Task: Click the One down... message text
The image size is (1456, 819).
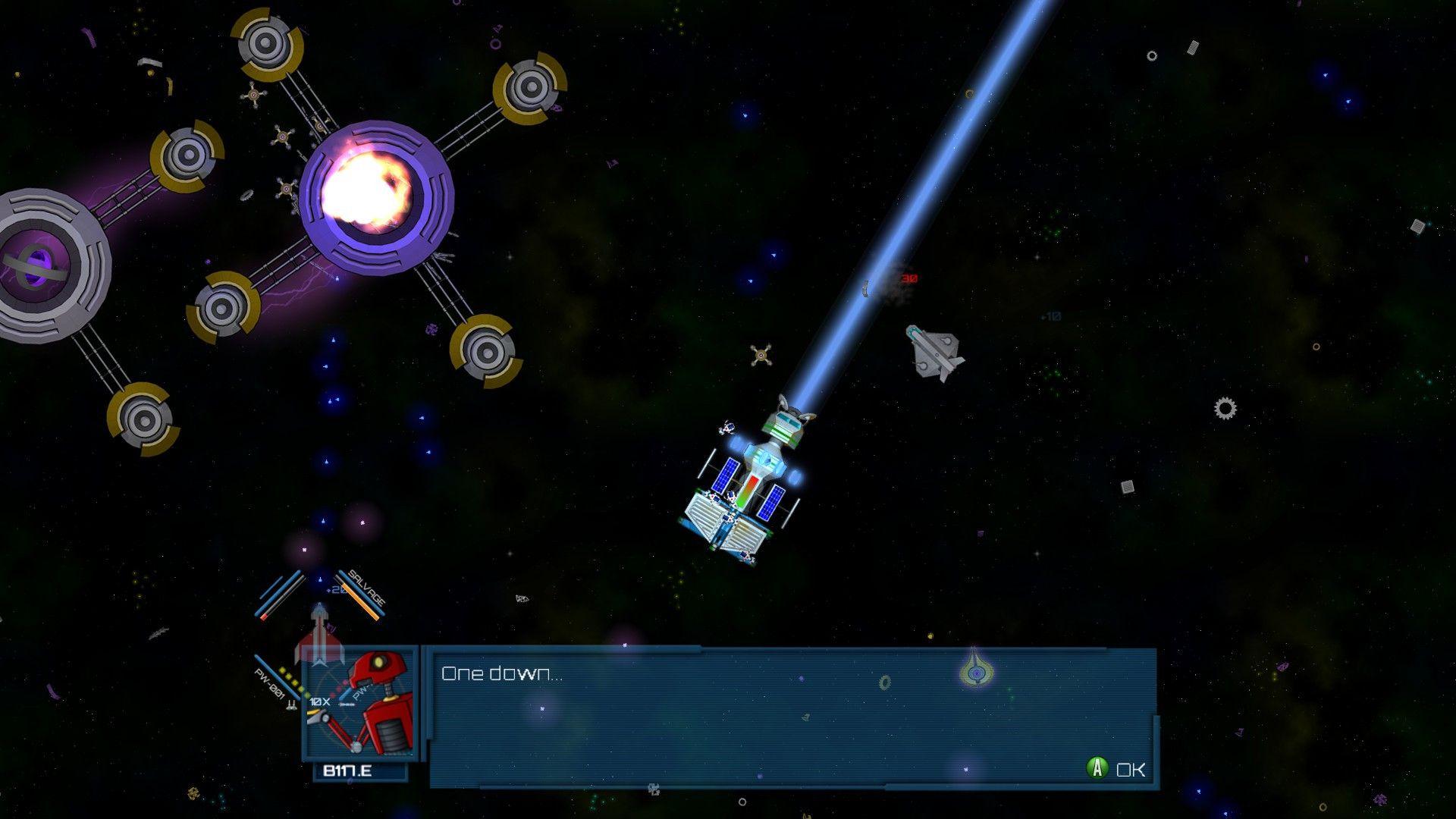Action: [503, 671]
